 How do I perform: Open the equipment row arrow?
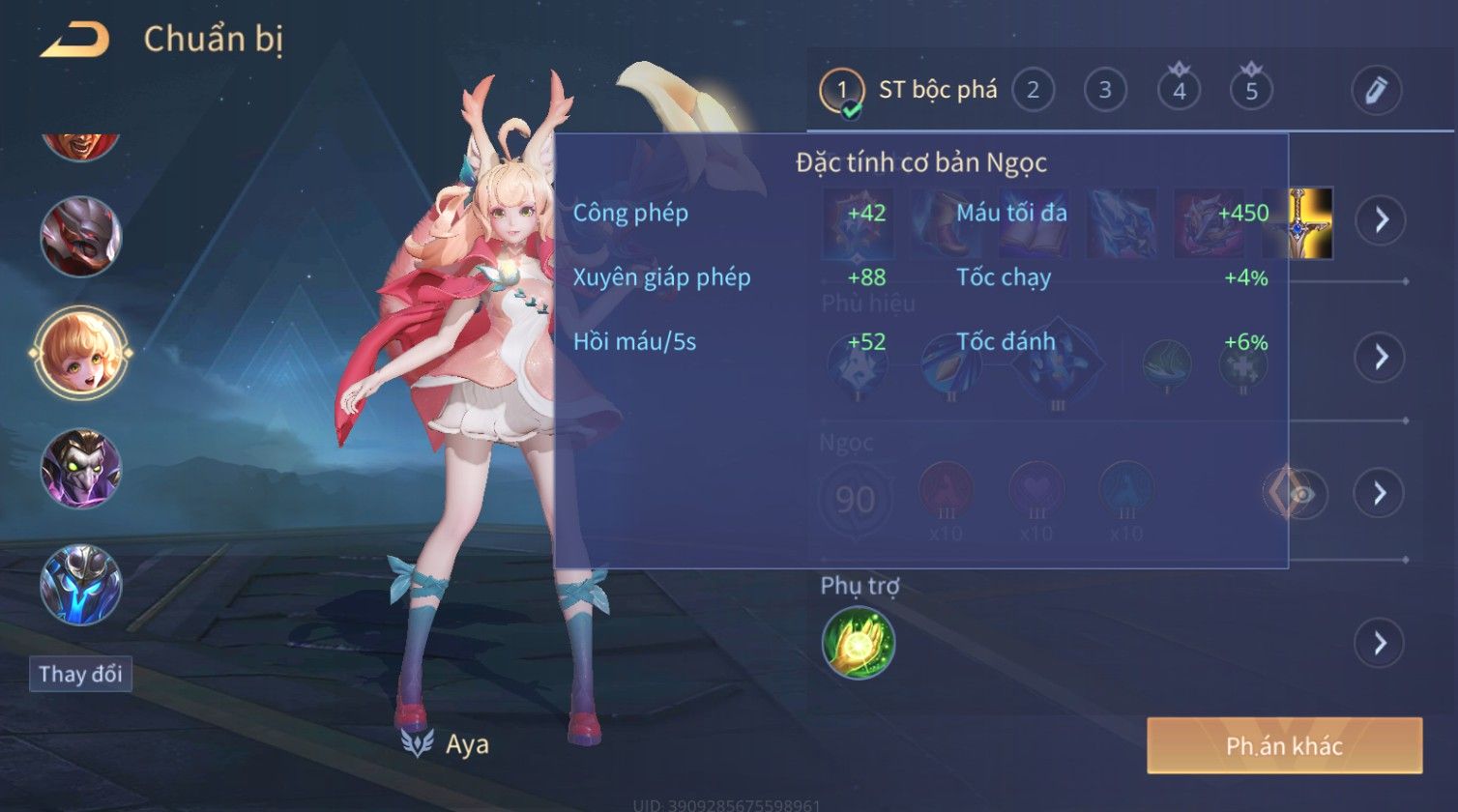pyautogui.click(x=1380, y=220)
